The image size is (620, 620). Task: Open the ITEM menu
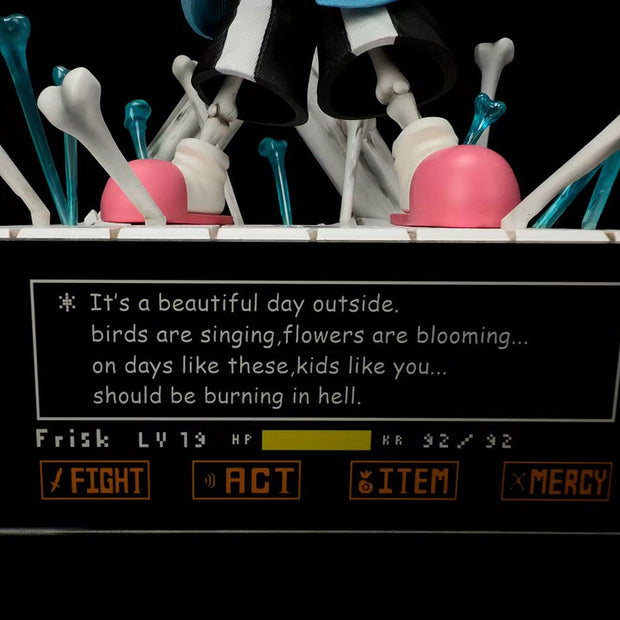click(404, 481)
